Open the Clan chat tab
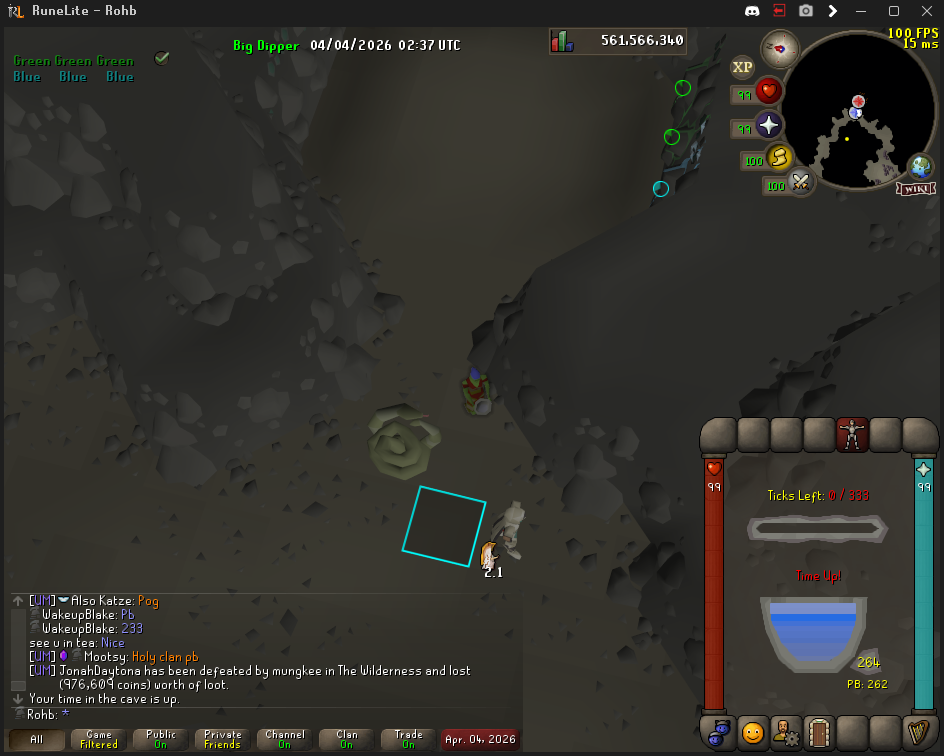 click(x=347, y=740)
